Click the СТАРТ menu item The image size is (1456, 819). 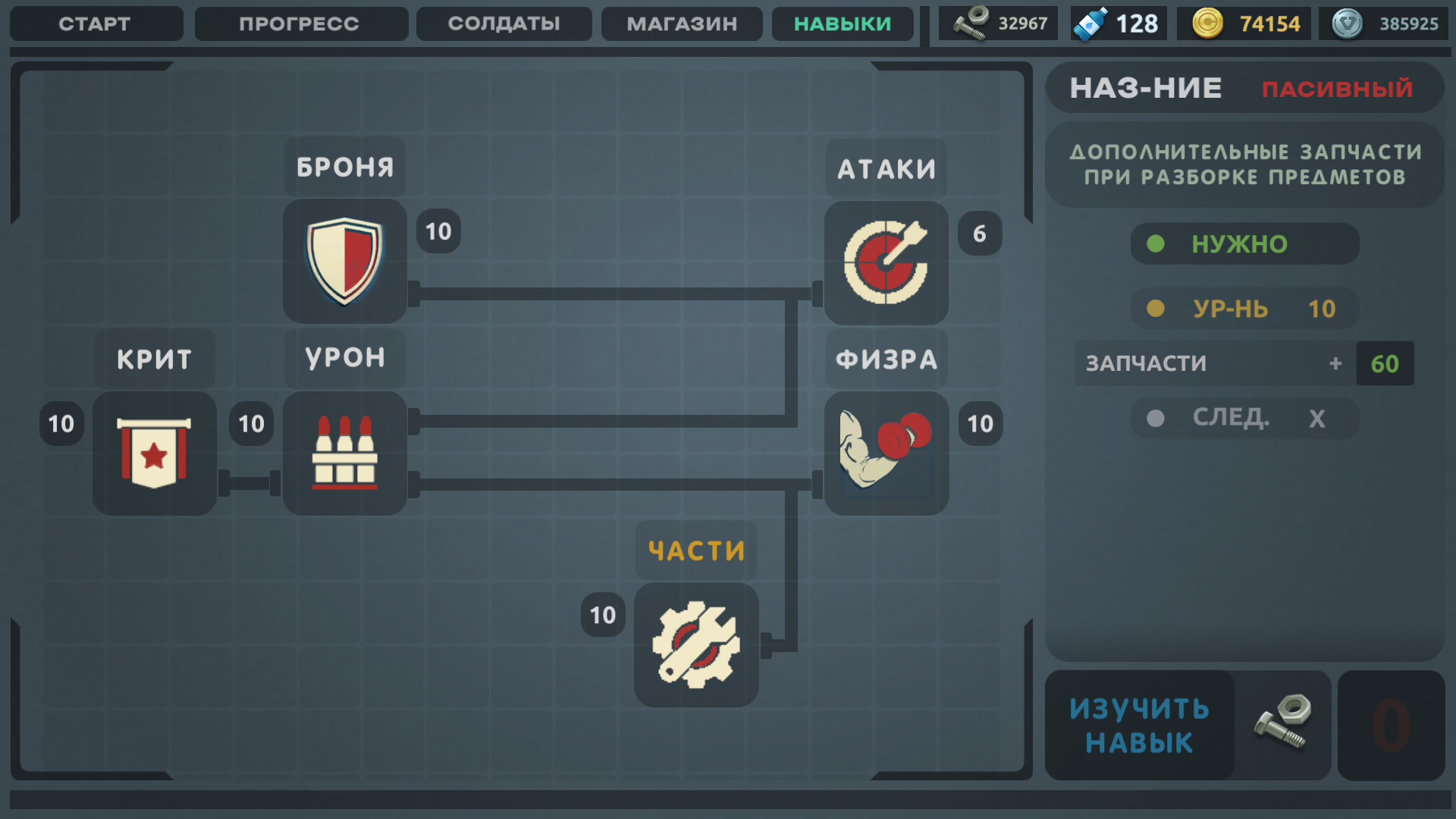96,24
